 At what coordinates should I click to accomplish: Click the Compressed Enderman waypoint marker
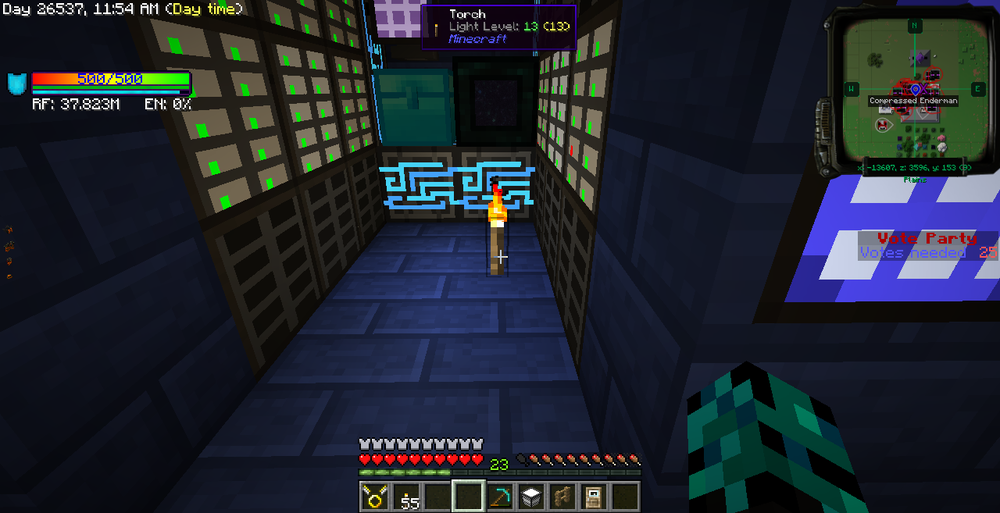click(x=914, y=89)
